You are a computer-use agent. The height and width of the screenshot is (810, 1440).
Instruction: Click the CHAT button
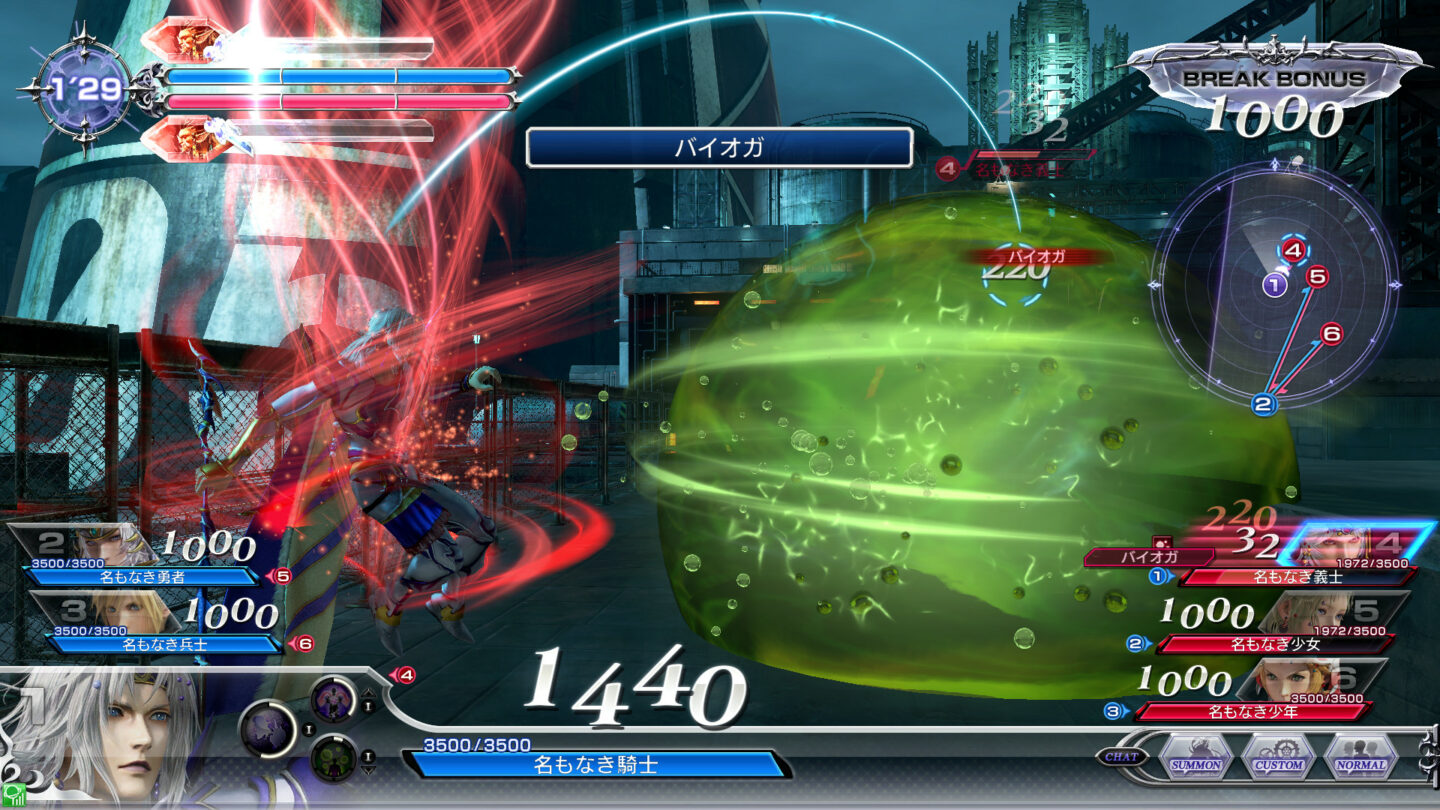[1122, 756]
